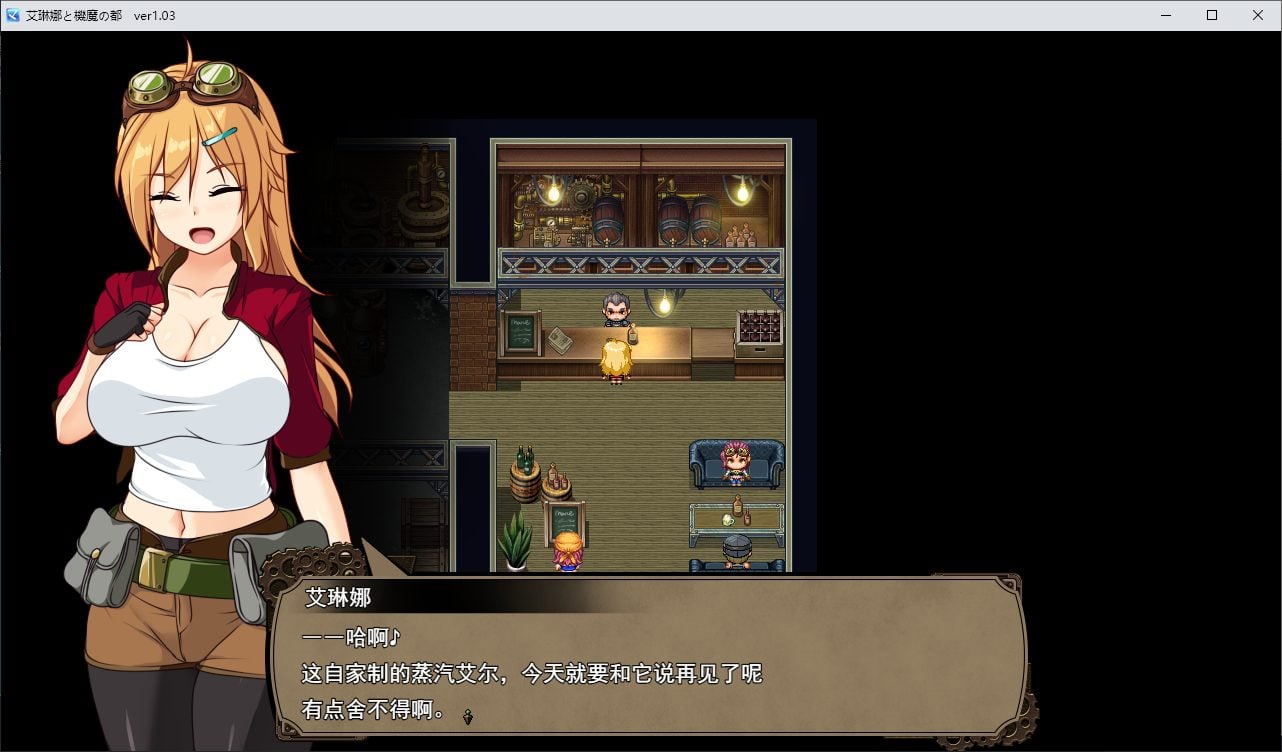Click the dialogue text box to continue

(x=650, y=660)
